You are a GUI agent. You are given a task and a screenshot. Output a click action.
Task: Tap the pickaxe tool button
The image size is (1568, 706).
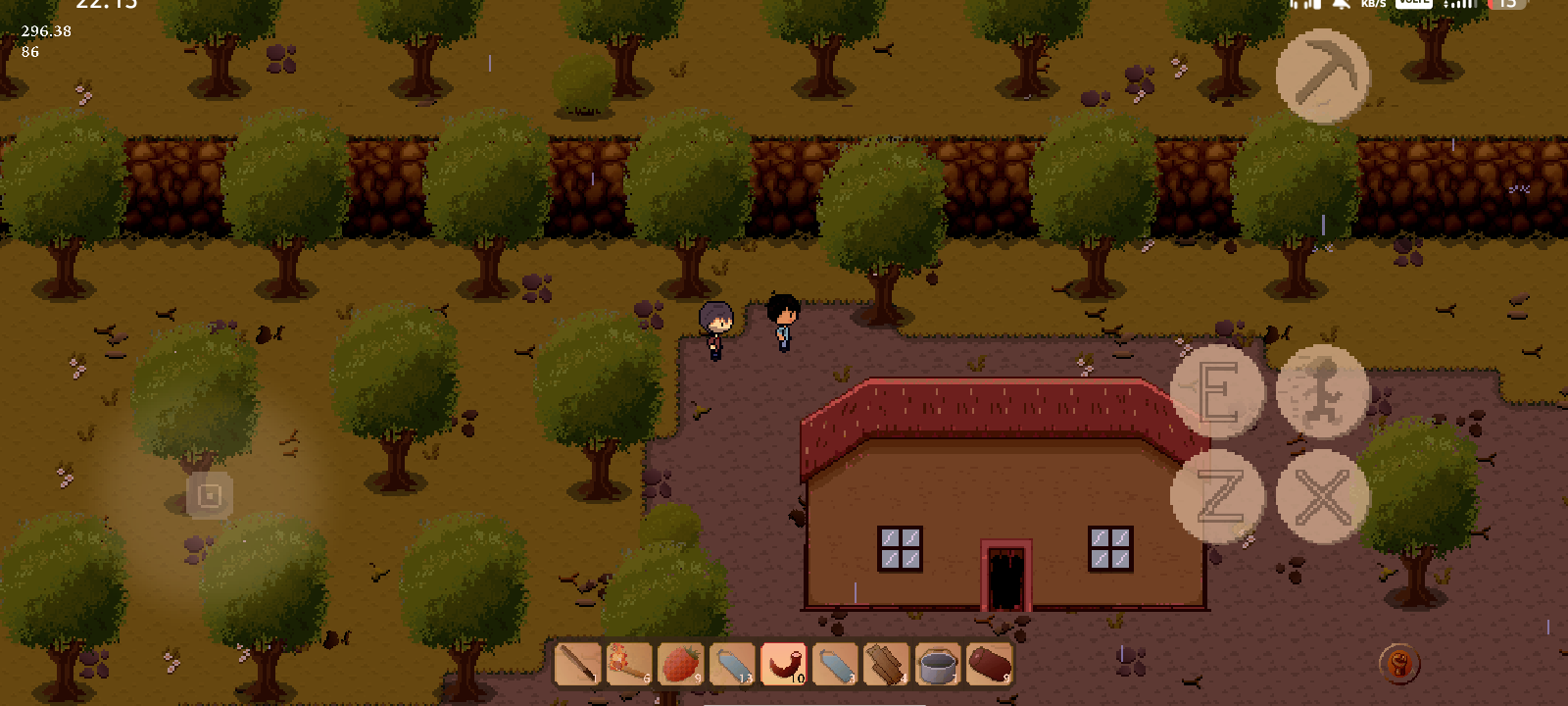pos(1322,76)
